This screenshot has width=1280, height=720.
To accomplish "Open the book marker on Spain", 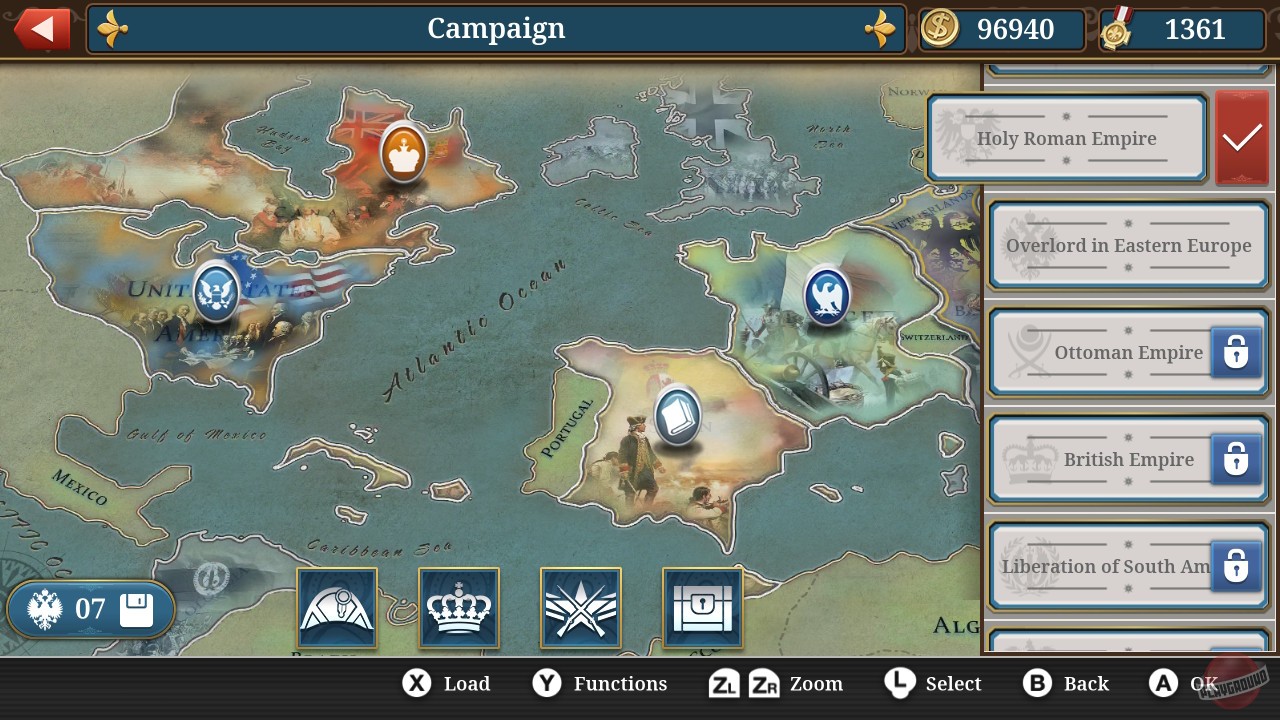I will [x=676, y=415].
